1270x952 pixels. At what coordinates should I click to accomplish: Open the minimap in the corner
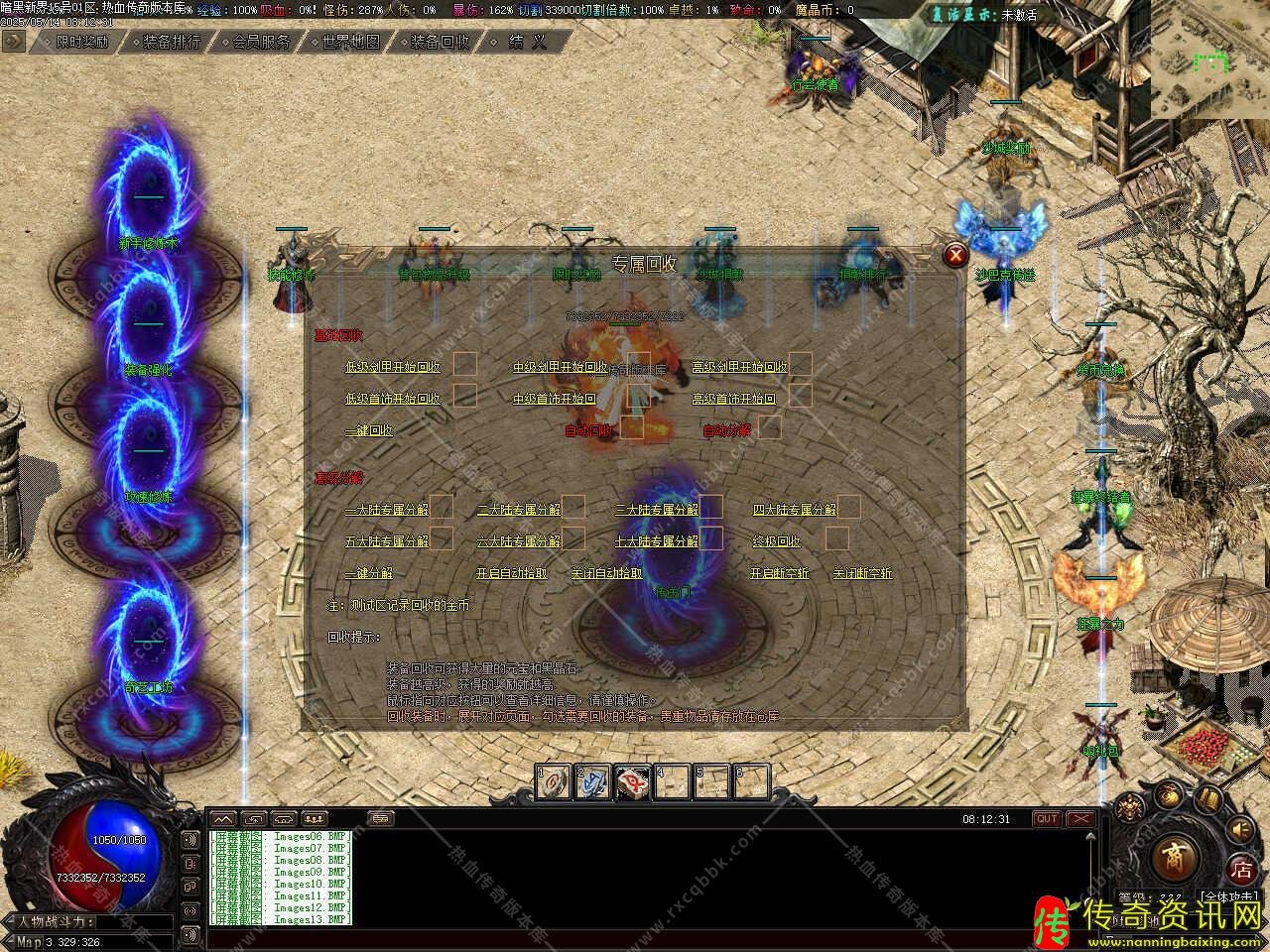coord(1209,59)
